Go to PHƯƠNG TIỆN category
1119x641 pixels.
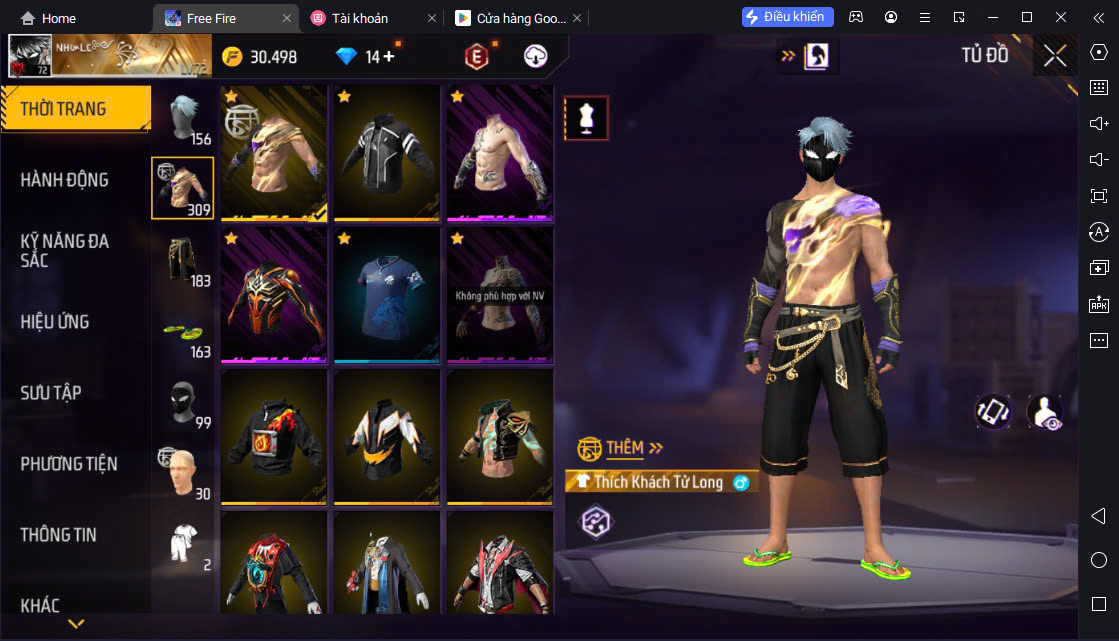point(69,464)
